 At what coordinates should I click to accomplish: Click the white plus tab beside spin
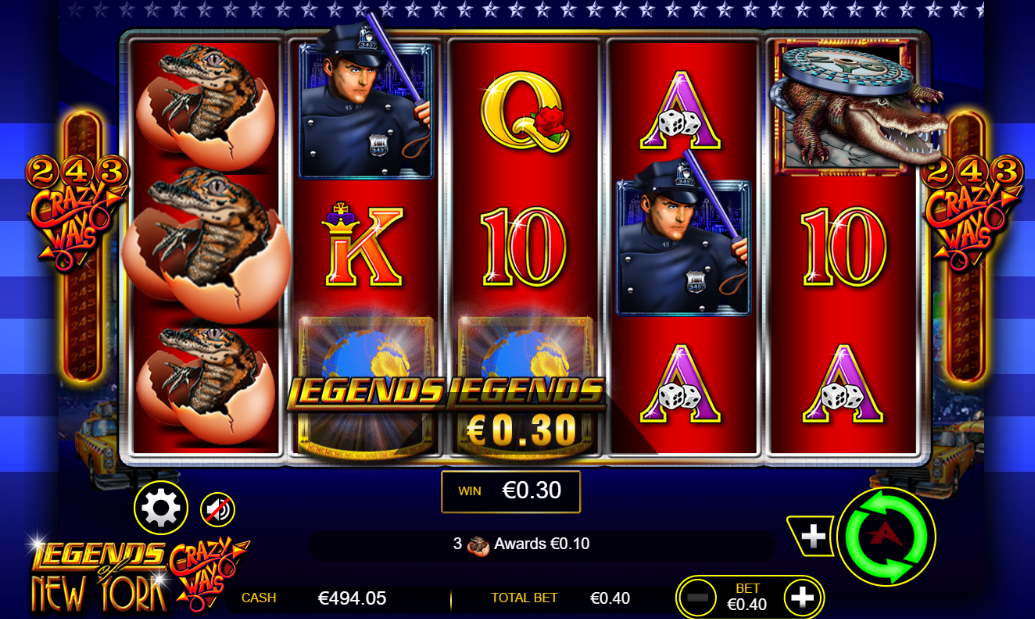(x=812, y=537)
